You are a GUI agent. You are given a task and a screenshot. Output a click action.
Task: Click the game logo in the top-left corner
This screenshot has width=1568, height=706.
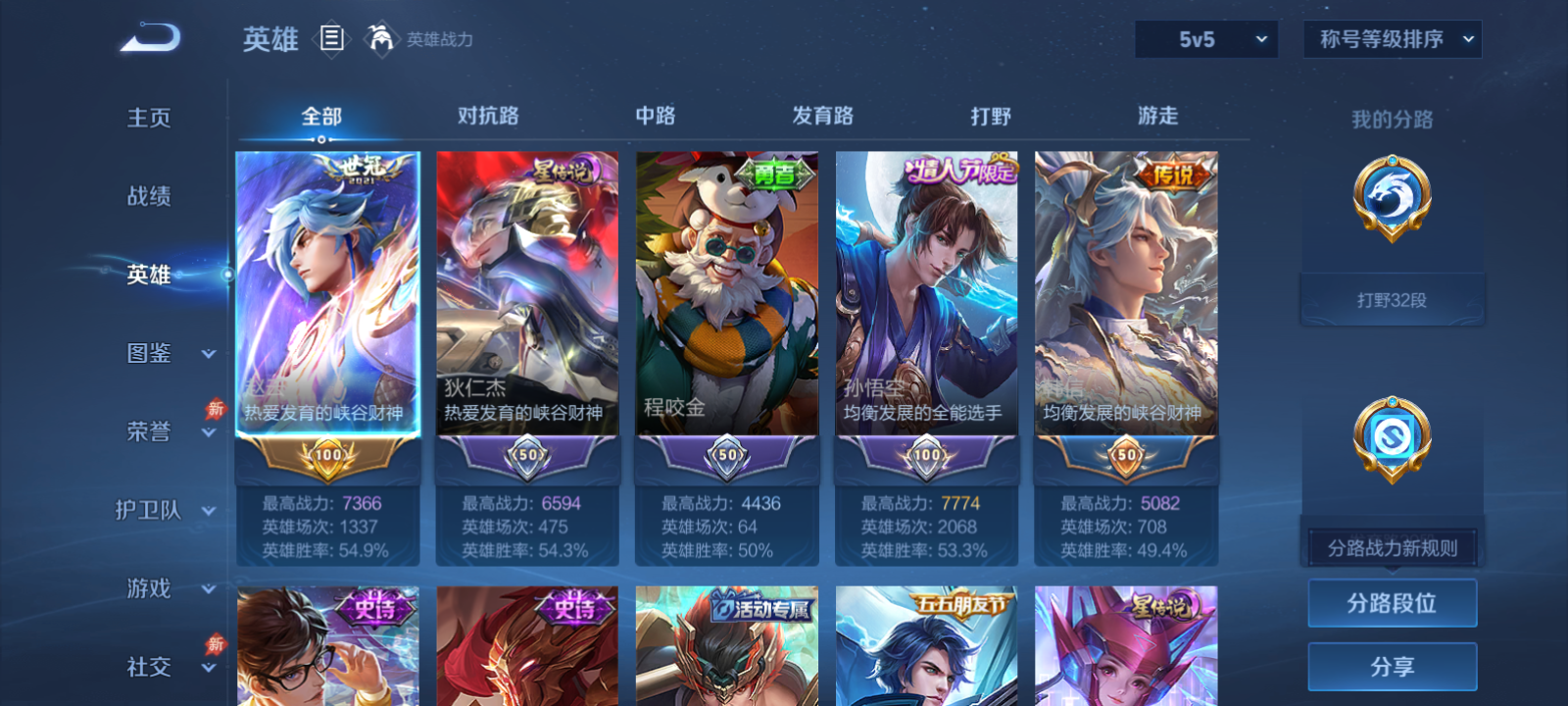(149, 37)
